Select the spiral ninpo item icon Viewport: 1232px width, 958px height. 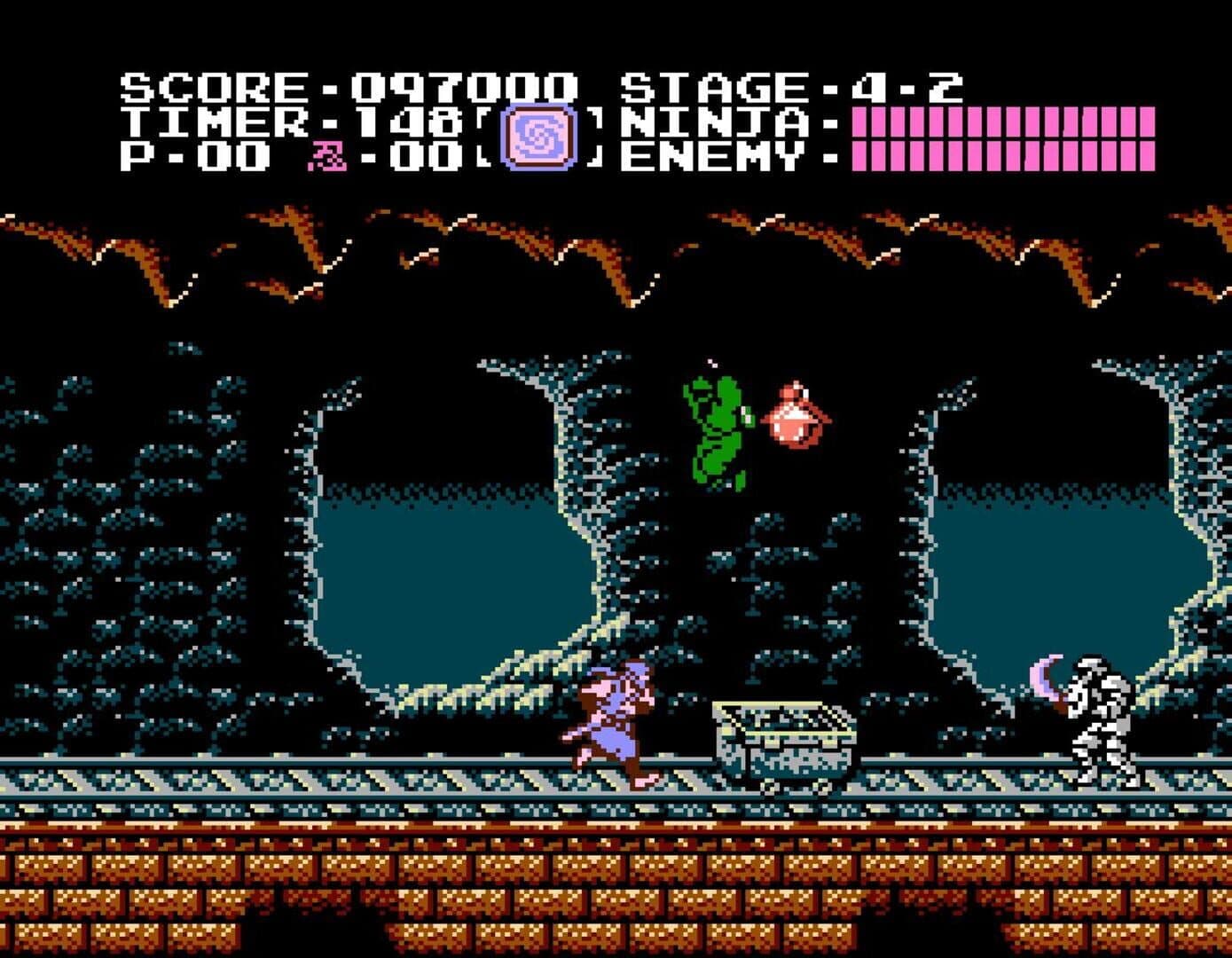538,137
